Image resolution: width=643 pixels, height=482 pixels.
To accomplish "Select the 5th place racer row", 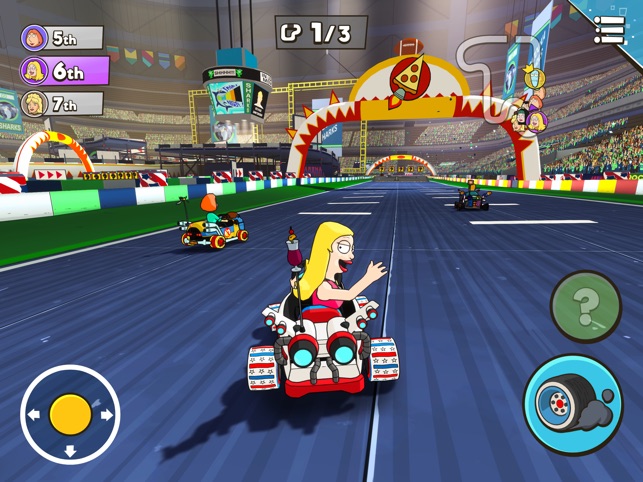I will pos(62,39).
